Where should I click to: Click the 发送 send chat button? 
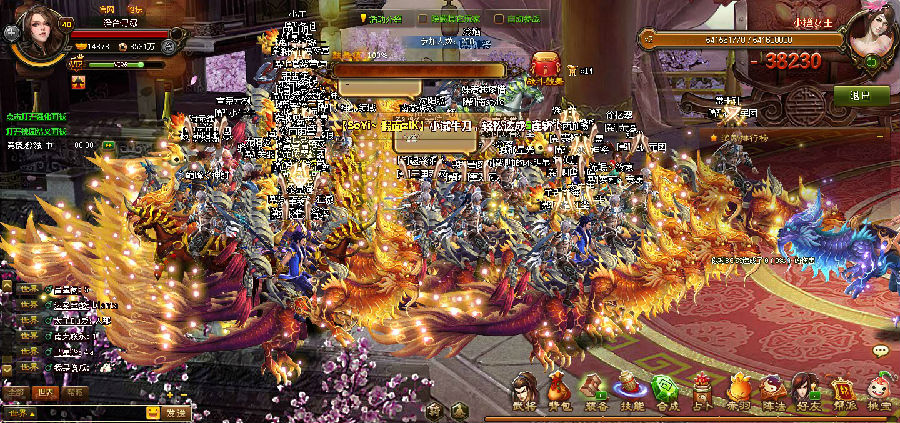pos(176,412)
